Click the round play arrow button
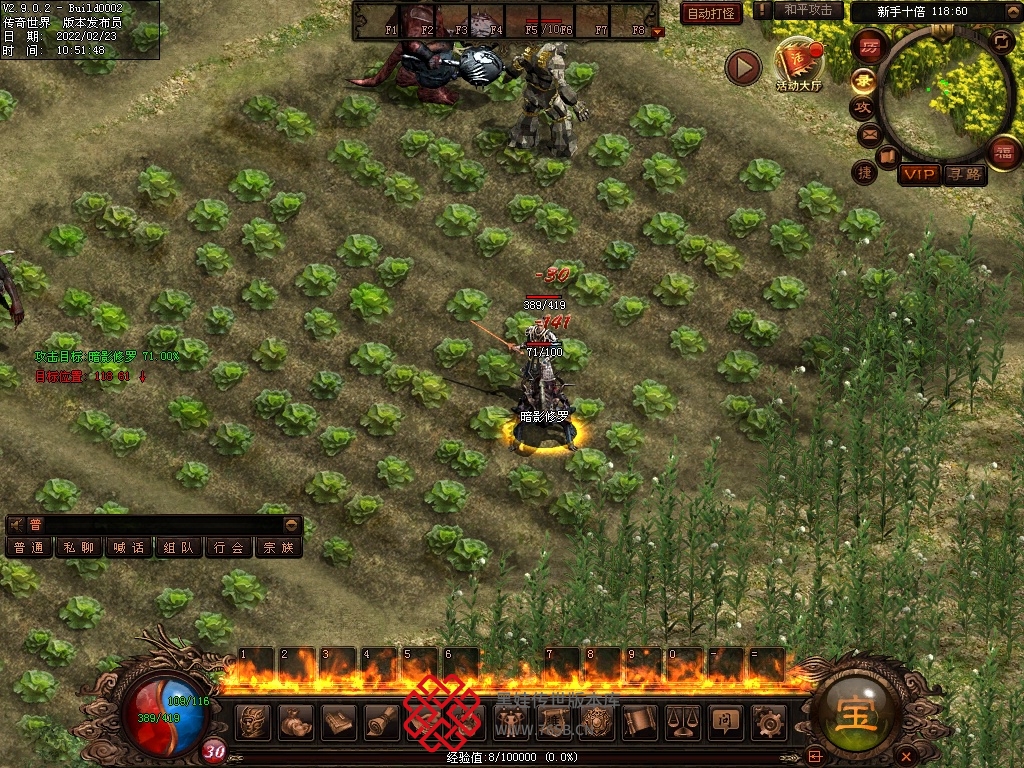The height and width of the screenshot is (768, 1024). click(x=743, y=67)
